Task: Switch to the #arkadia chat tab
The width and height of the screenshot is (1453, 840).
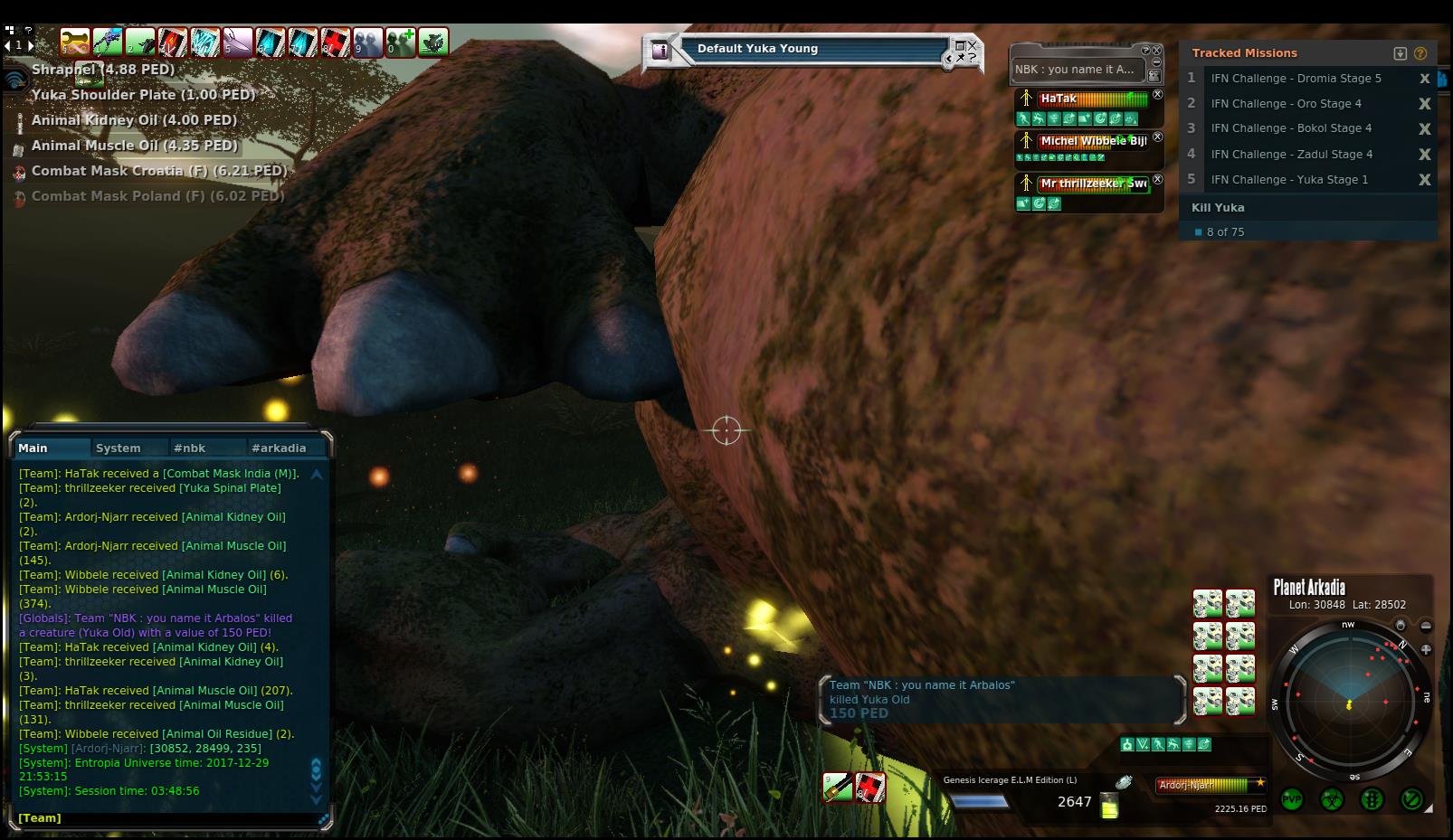Action: 279,448
